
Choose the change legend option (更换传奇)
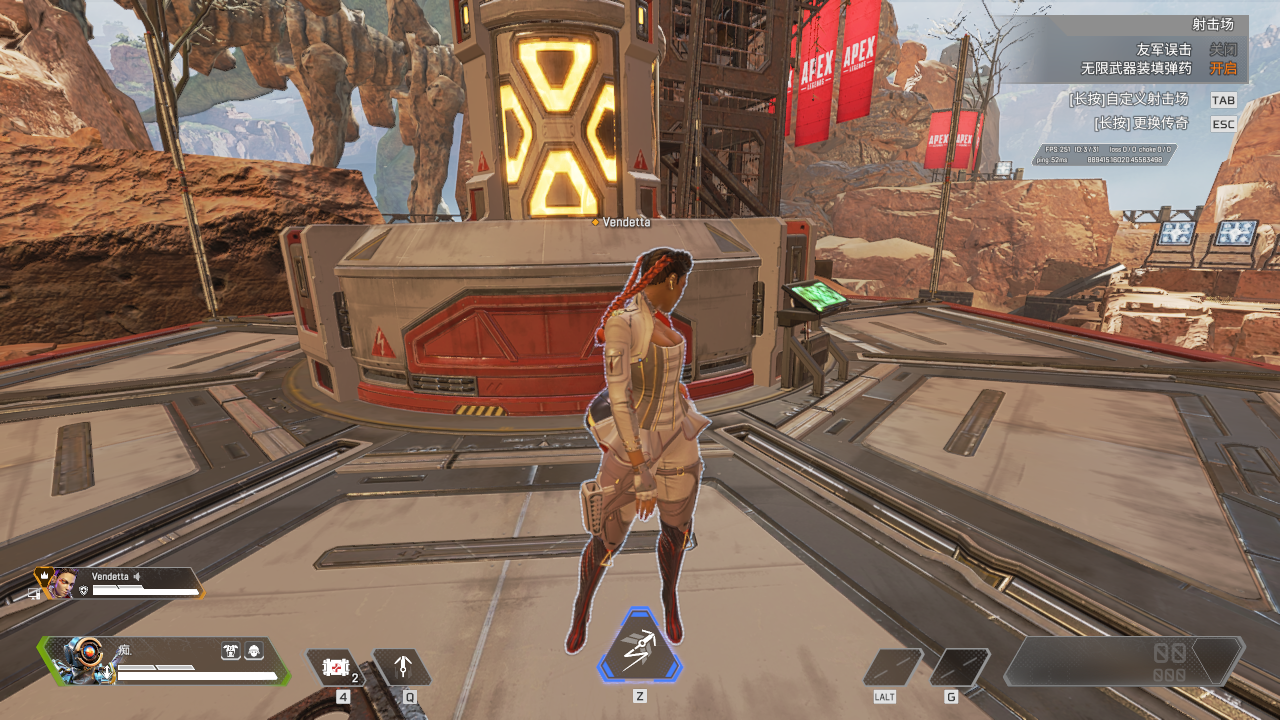(1223, 124)
